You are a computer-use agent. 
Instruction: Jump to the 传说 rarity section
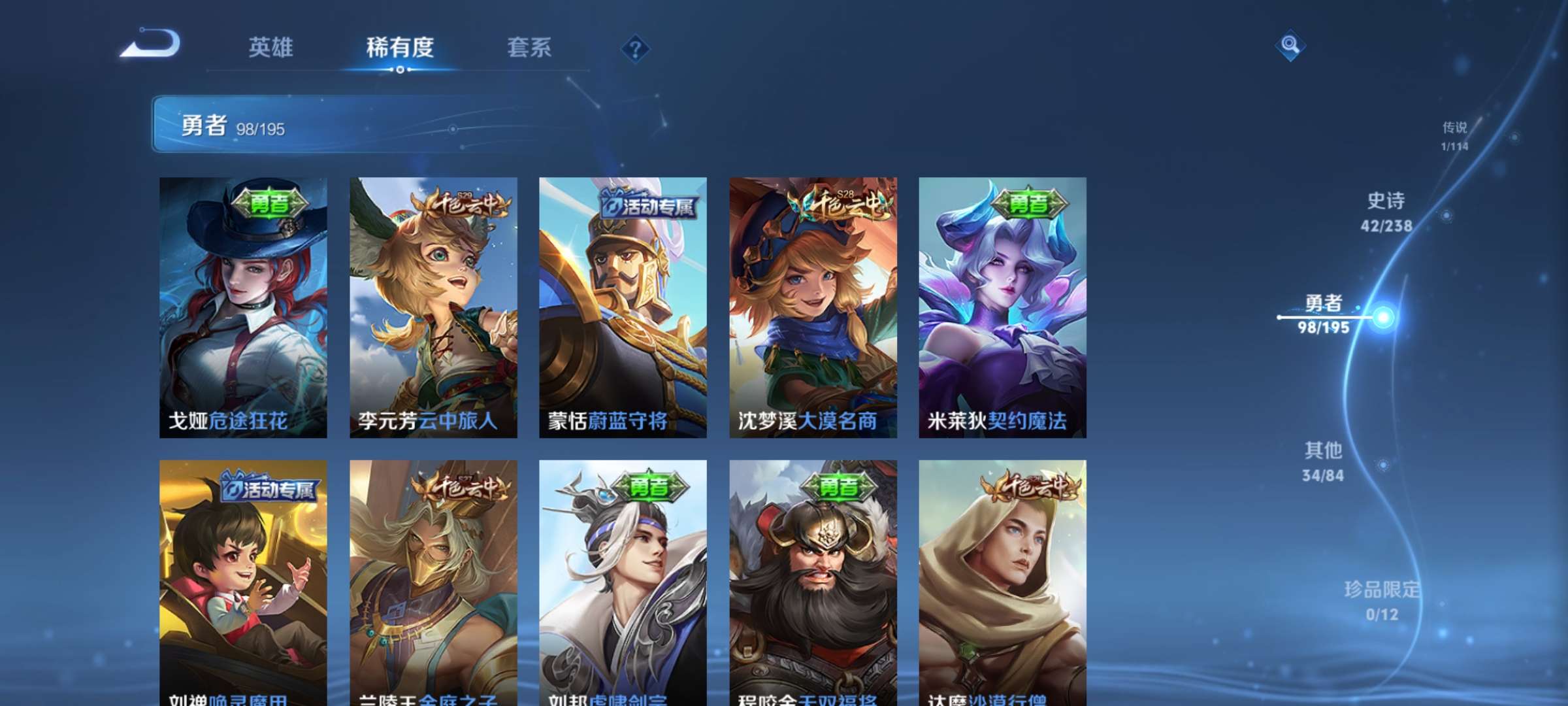click(x=1454, y=135)
